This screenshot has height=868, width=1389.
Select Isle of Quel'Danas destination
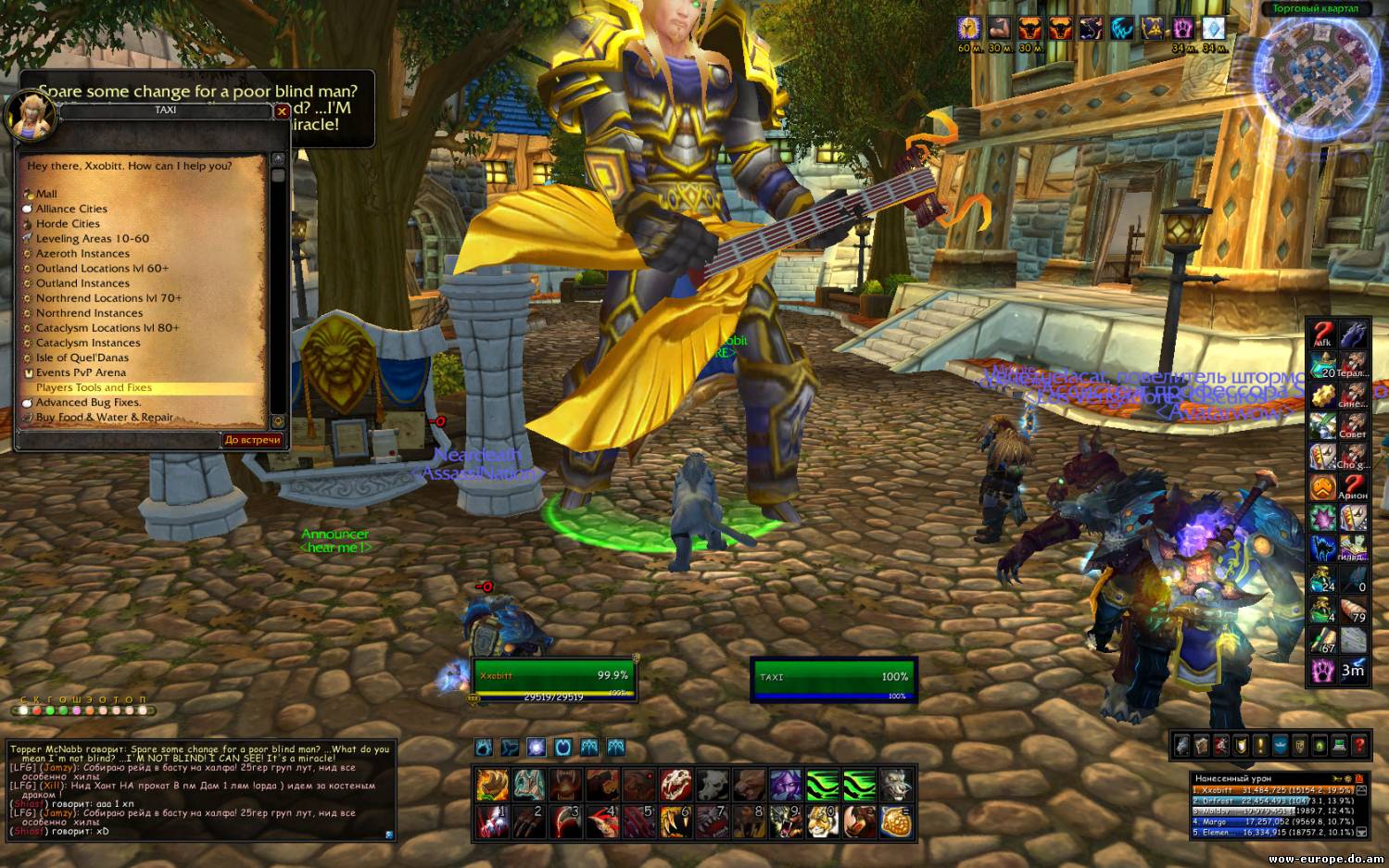82,358
